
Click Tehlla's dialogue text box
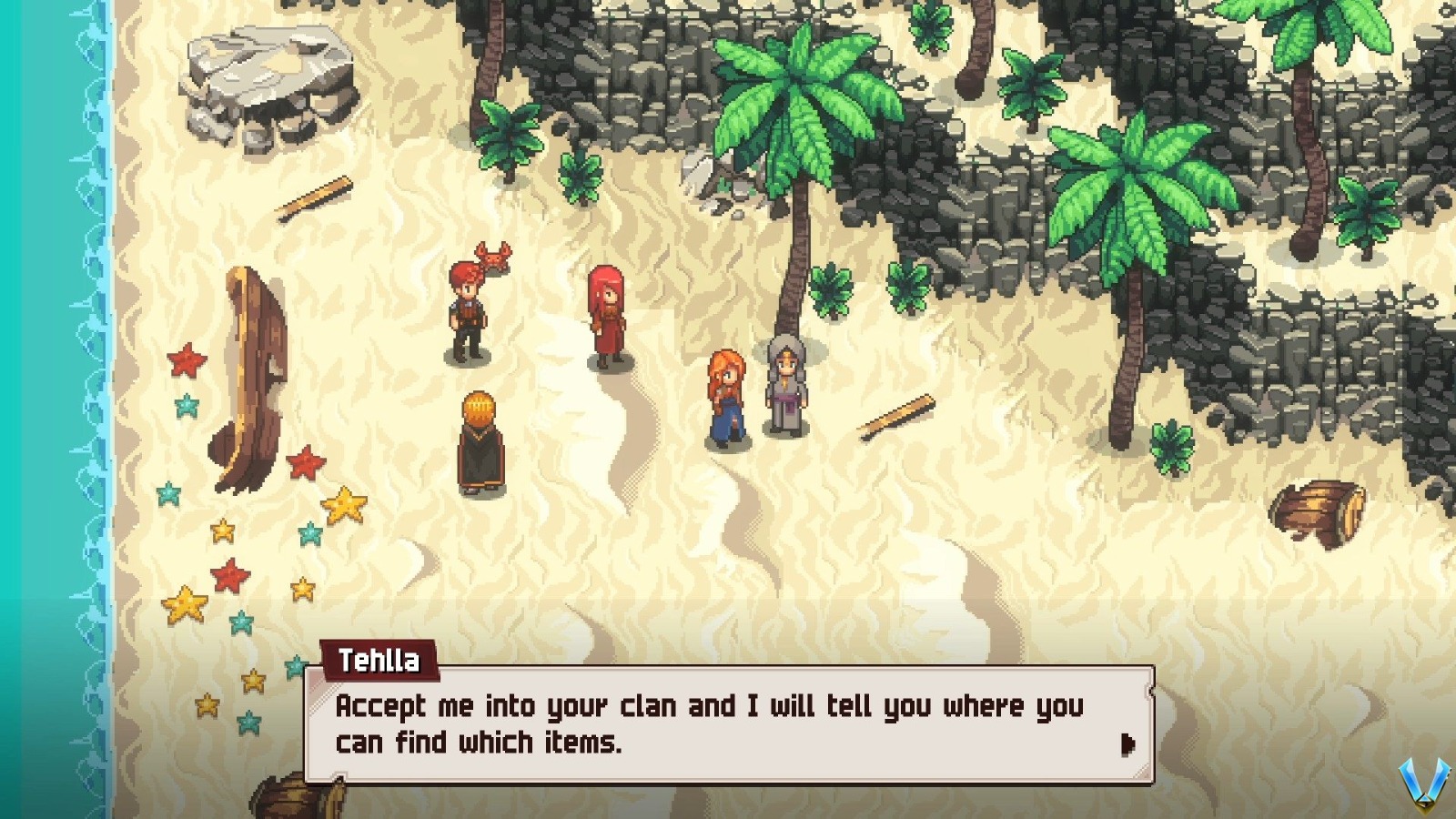click(x=710, y=724)
